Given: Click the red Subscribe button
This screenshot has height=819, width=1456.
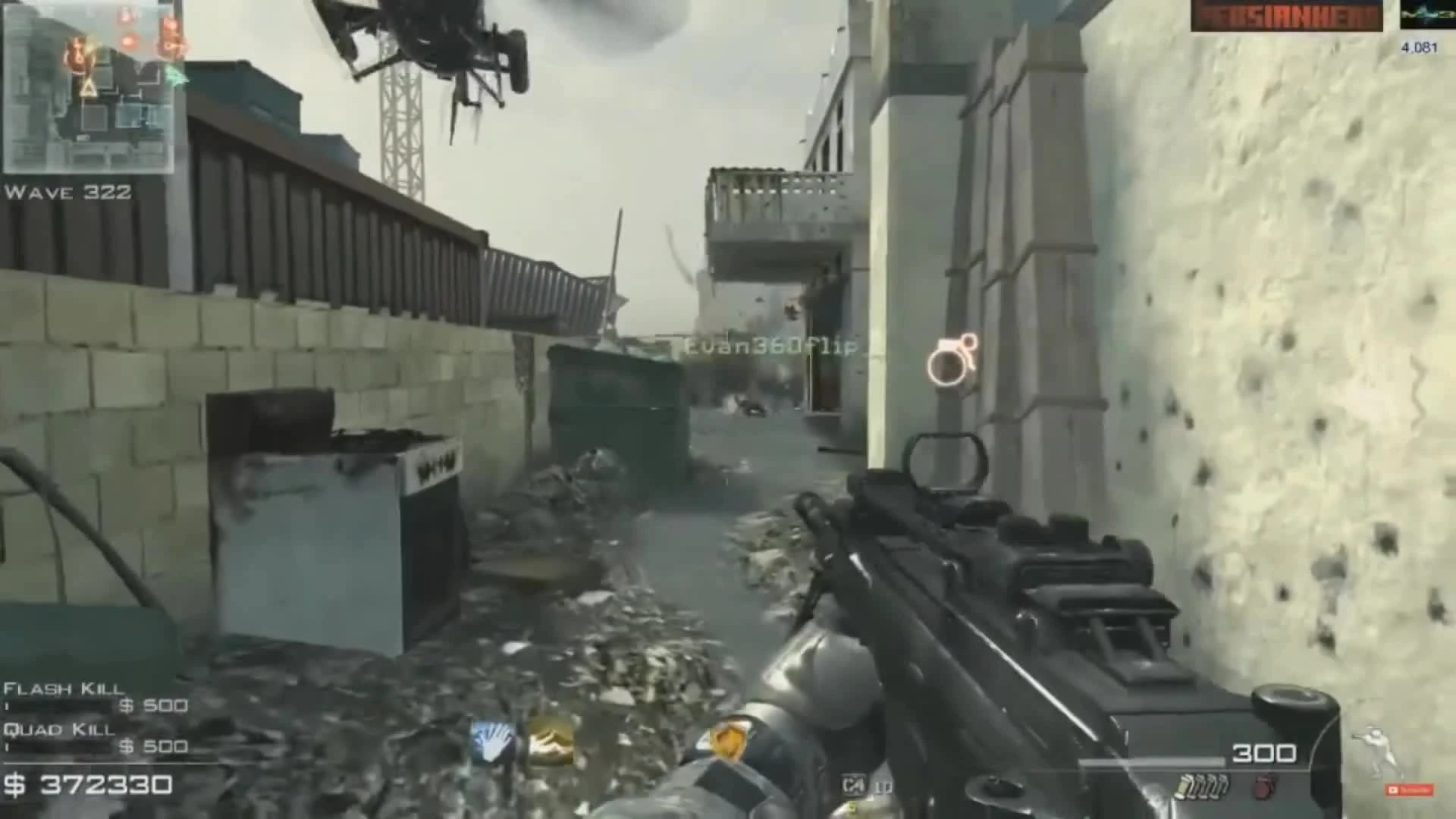Looking at the screenshot, I should tap(1409, 791).
